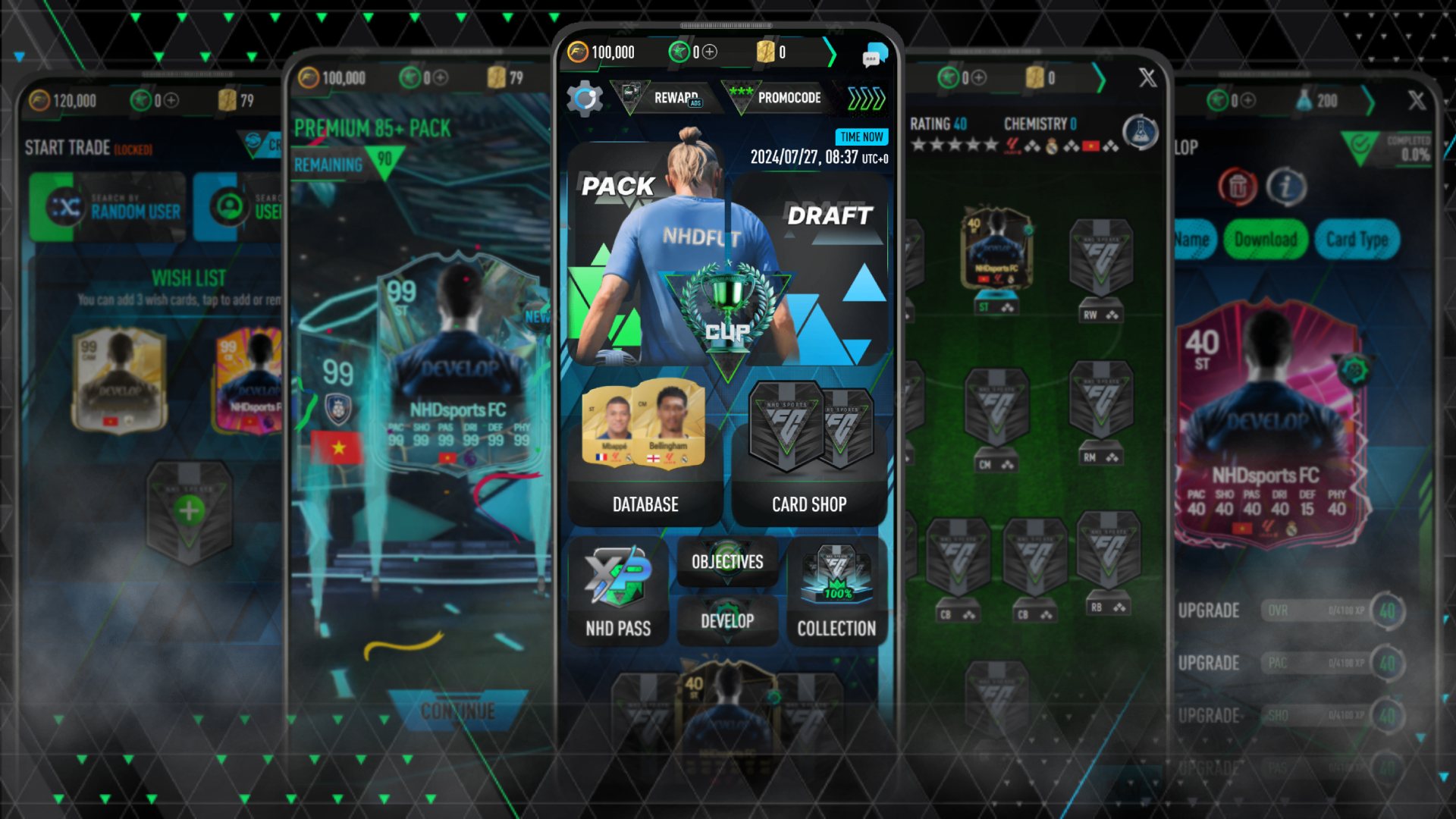Tap the TIME NOW toggle badge

coord(861,137)
